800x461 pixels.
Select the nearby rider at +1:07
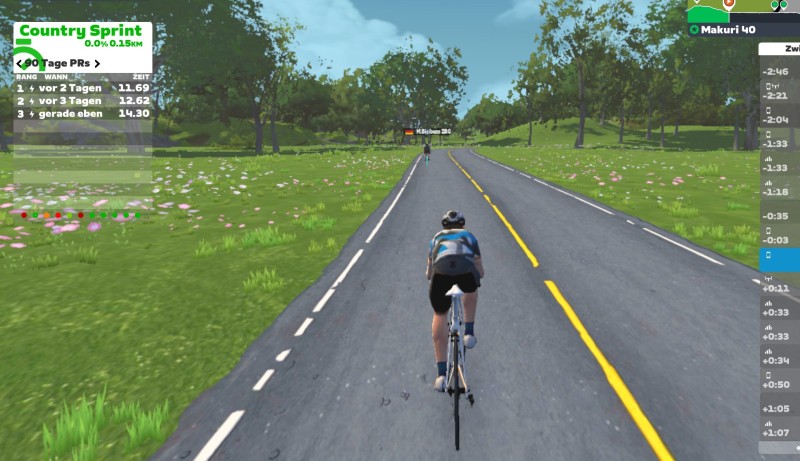(779, 432)
